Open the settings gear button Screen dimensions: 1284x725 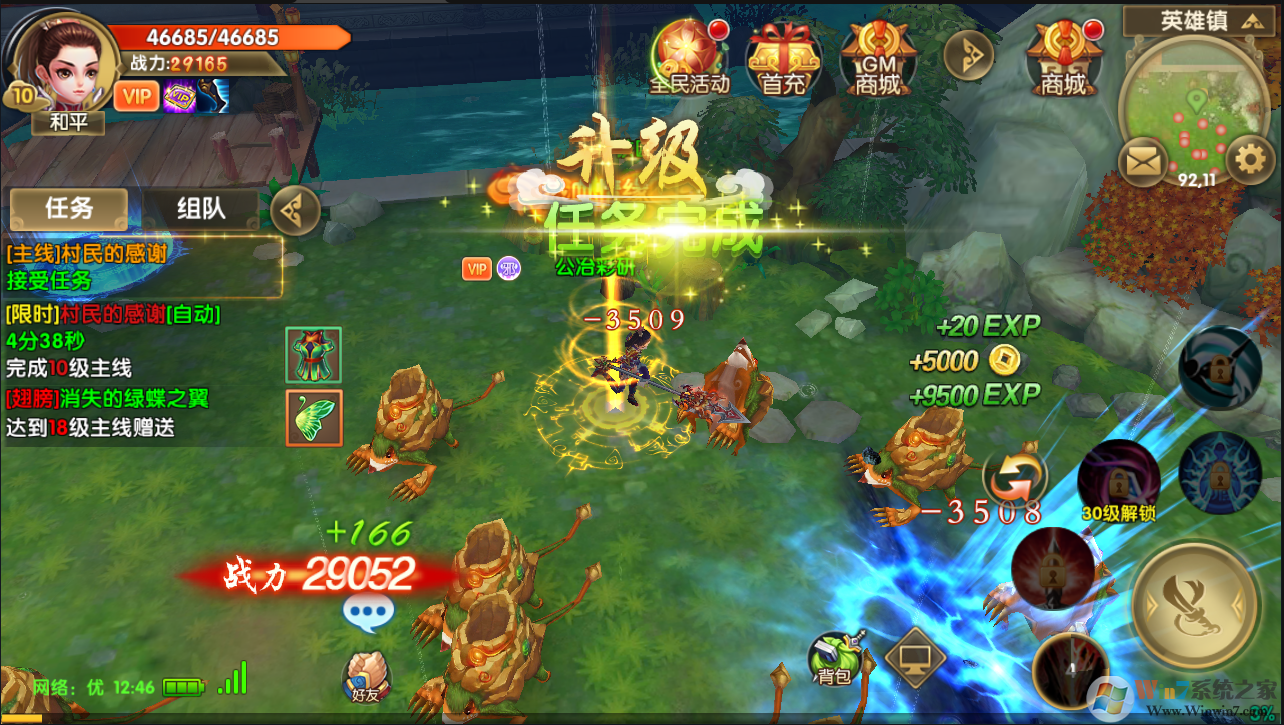coord(1249,160)
